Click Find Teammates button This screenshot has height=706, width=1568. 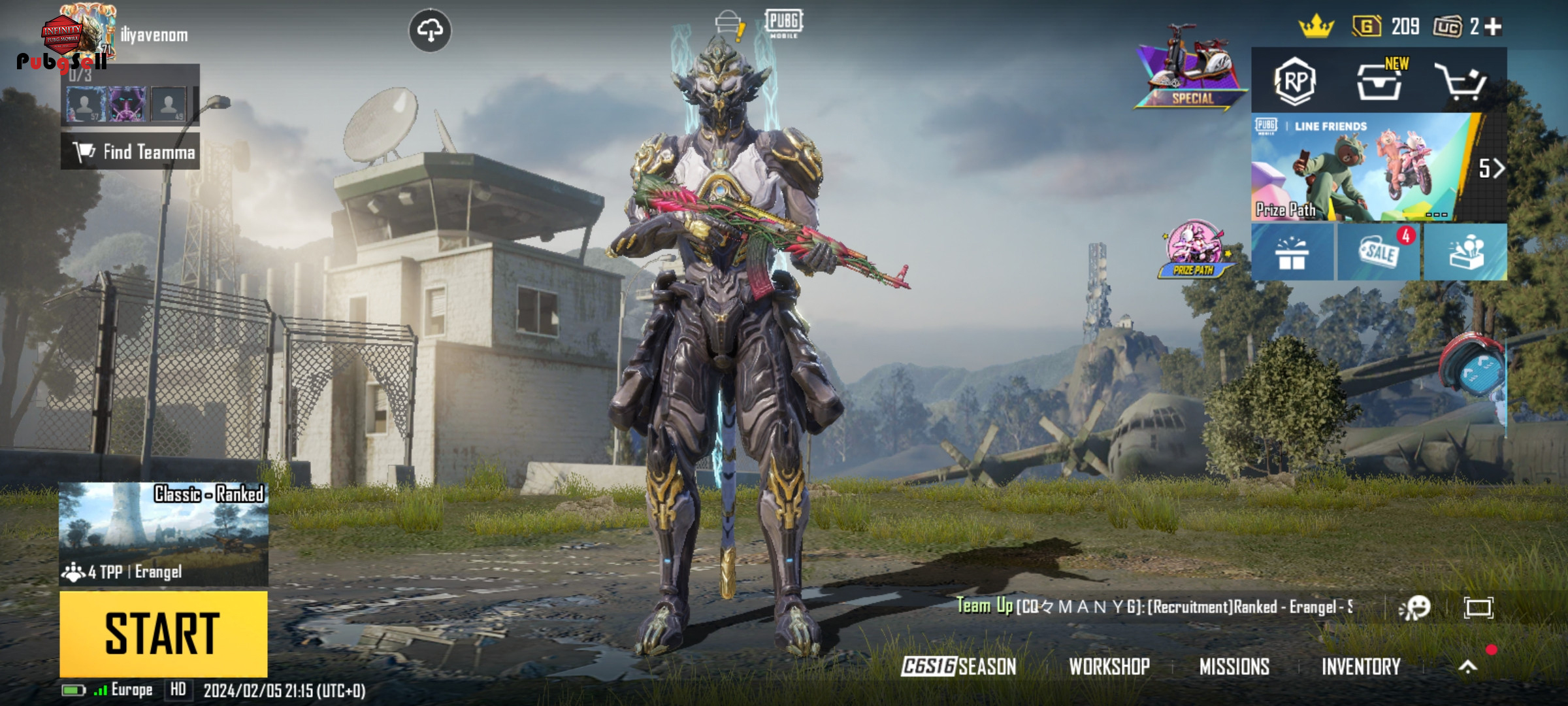[131, 152]
